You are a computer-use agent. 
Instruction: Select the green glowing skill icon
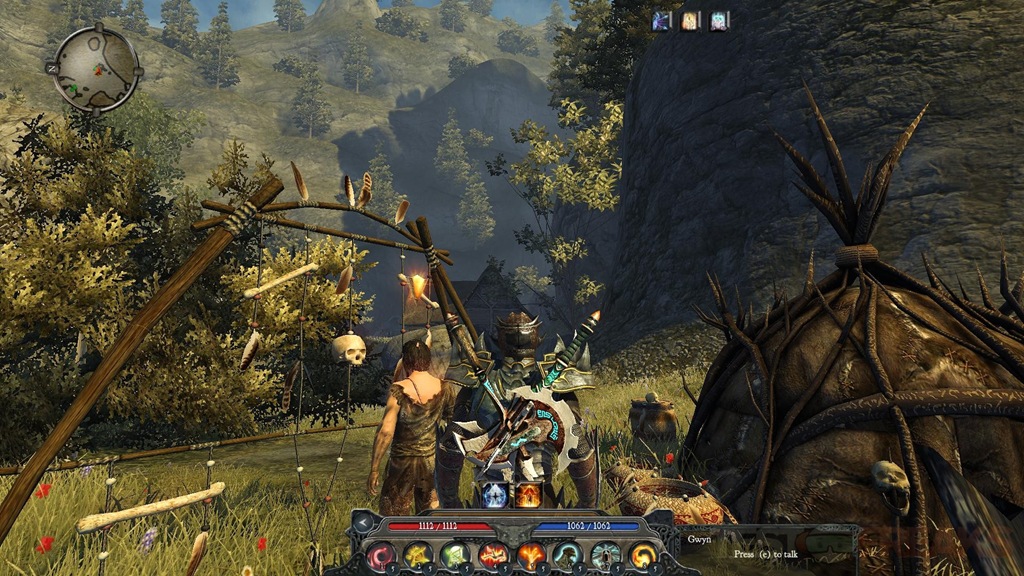point(455,554)
